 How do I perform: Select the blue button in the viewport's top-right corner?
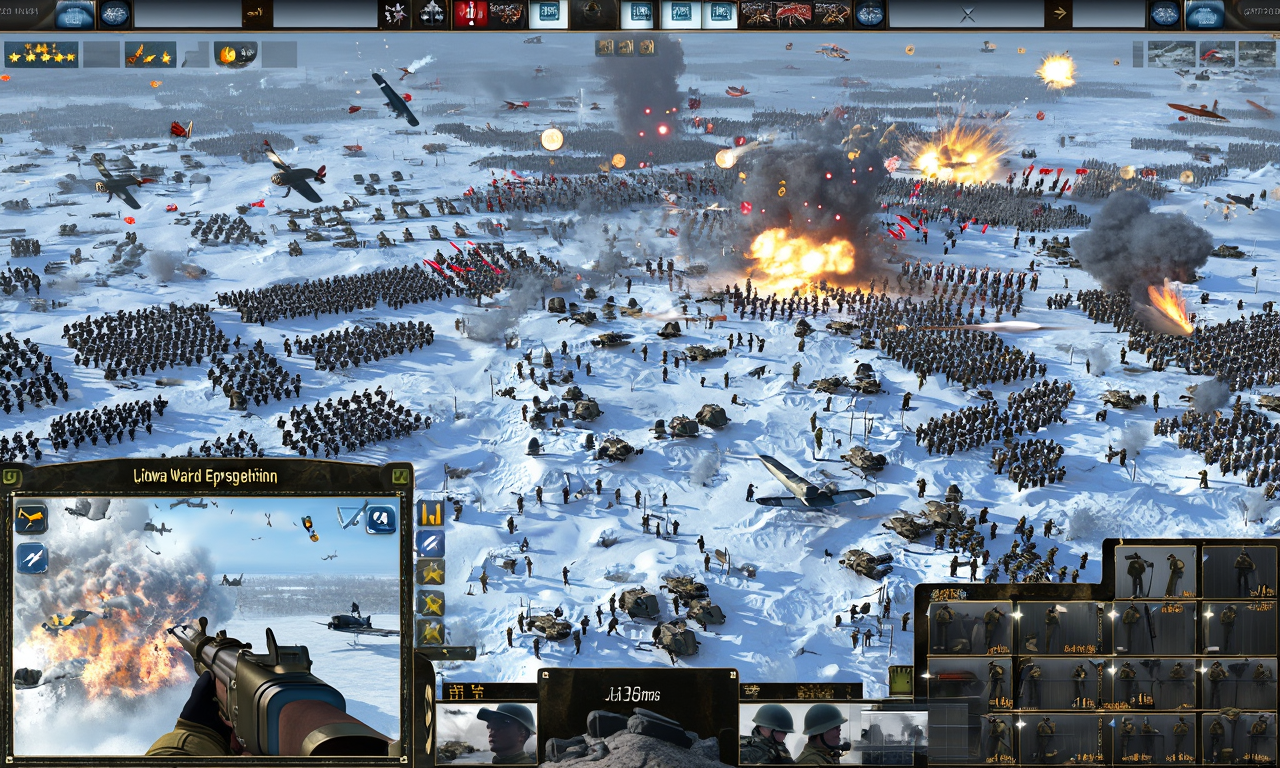point(381,518)
